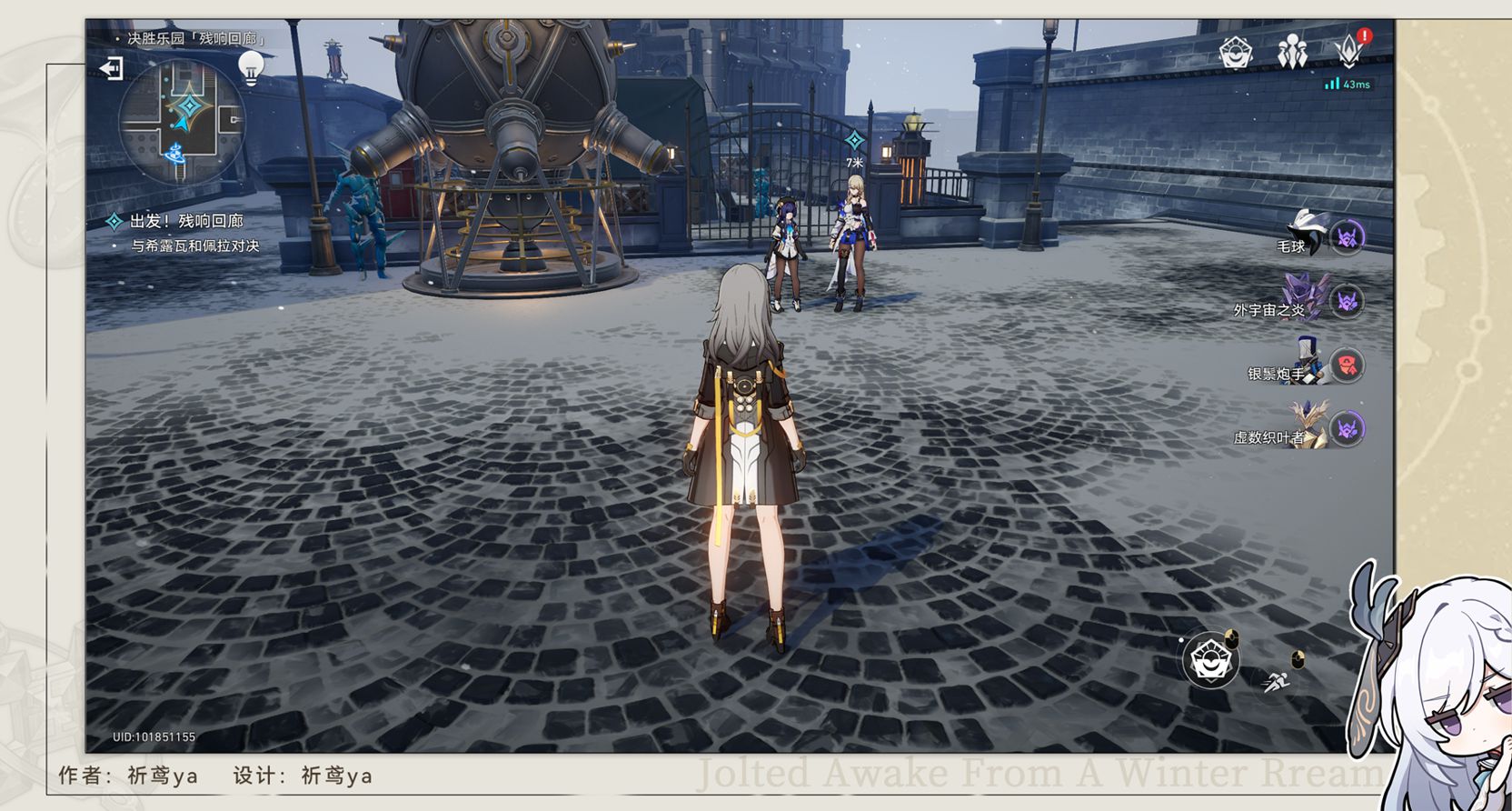
Task: Toggle the sprint running-figure button
Action: 1276,680
